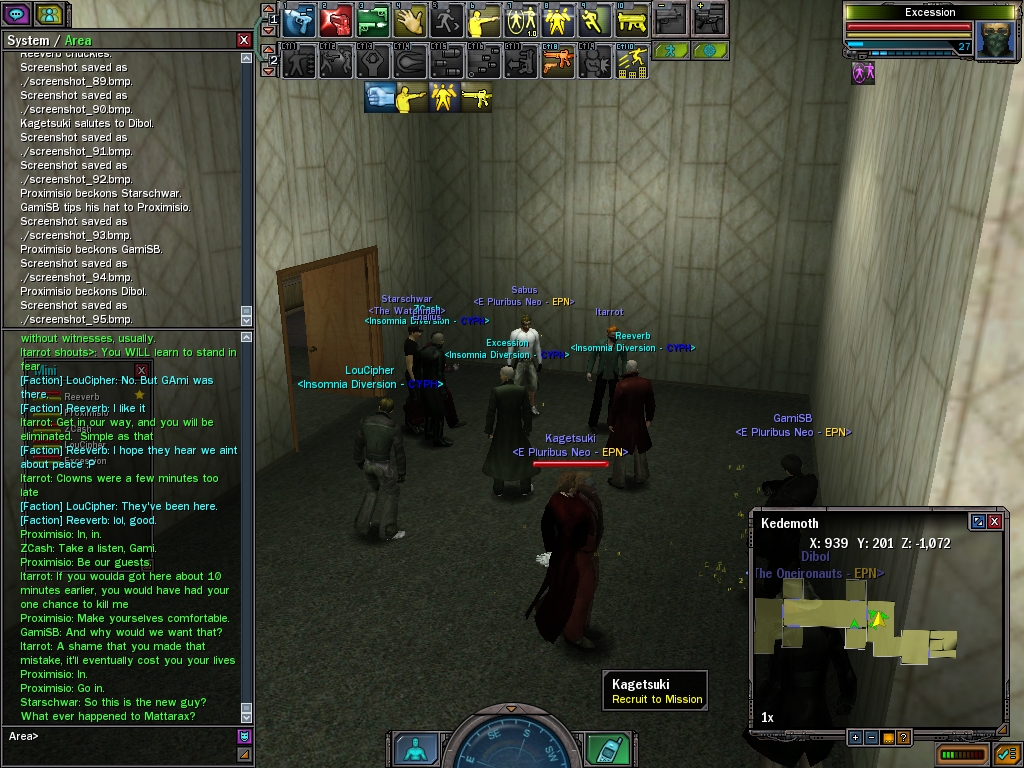
Task: Open the purple chat bubble panel
Action: [x=17, y=15]
